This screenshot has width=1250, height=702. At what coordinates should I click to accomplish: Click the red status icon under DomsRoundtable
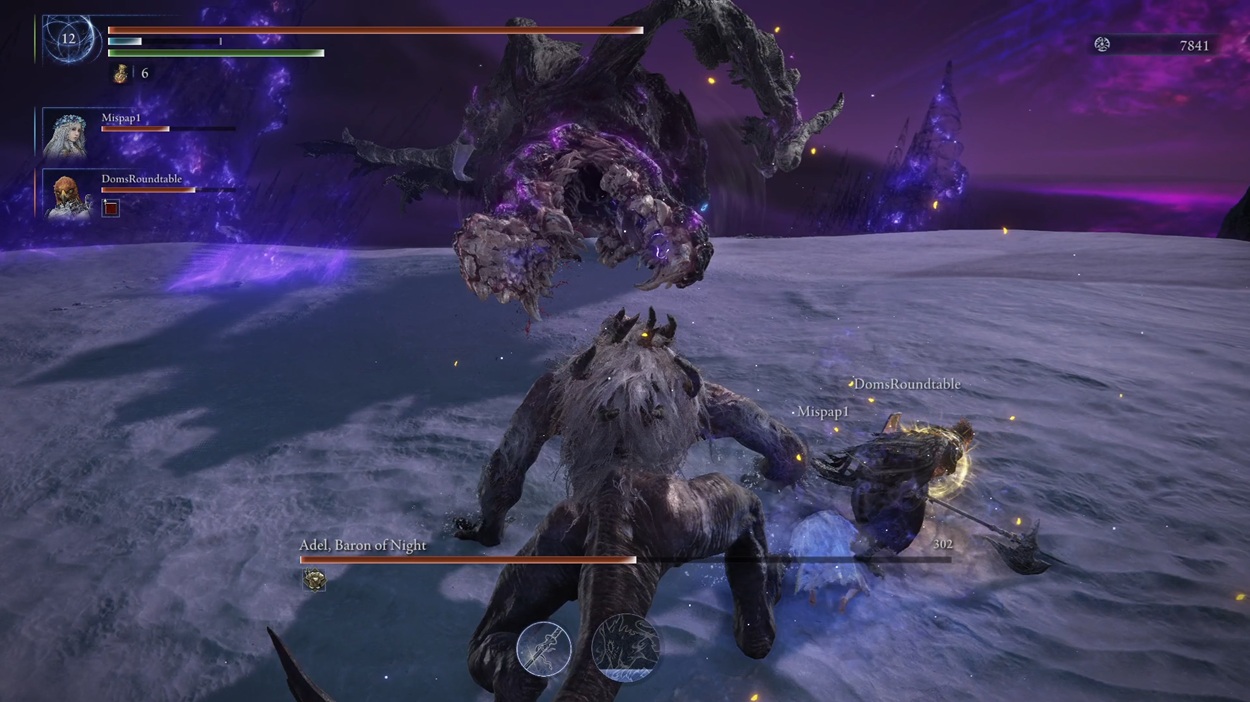pos(111,207)
